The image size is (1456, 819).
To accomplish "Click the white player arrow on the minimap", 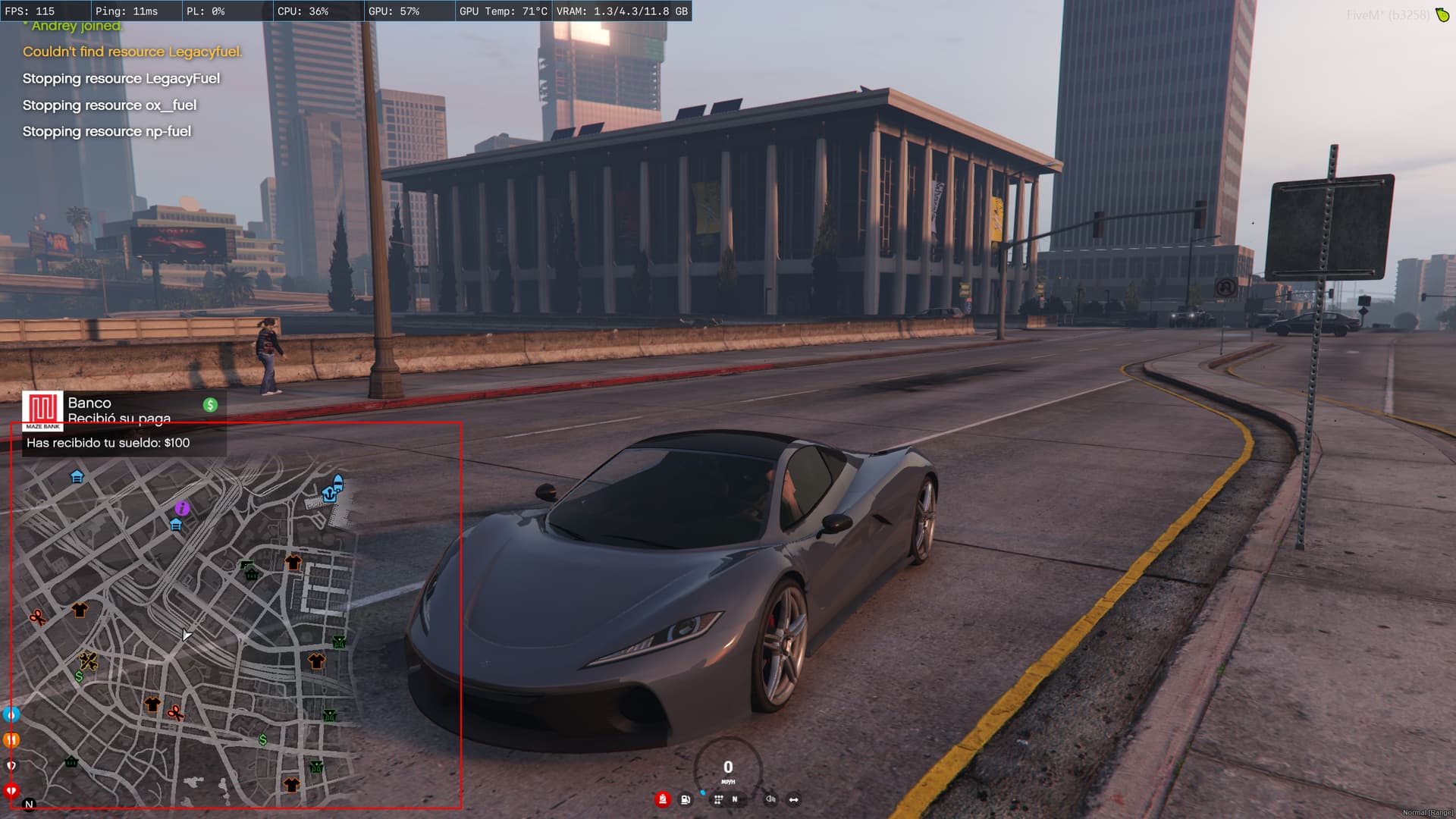I will tap(186, 635).
